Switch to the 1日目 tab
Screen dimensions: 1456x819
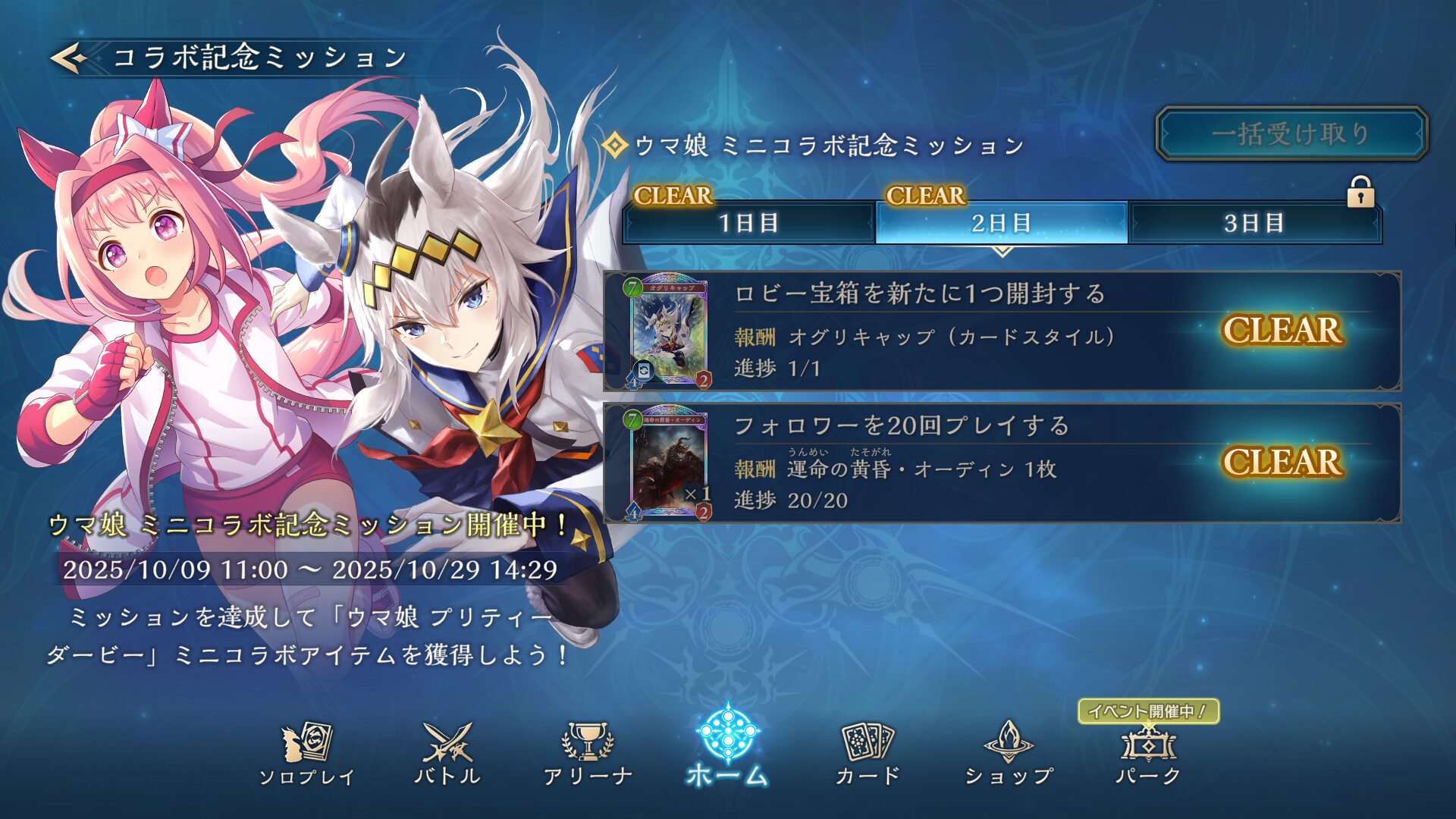tap(748, 223)
